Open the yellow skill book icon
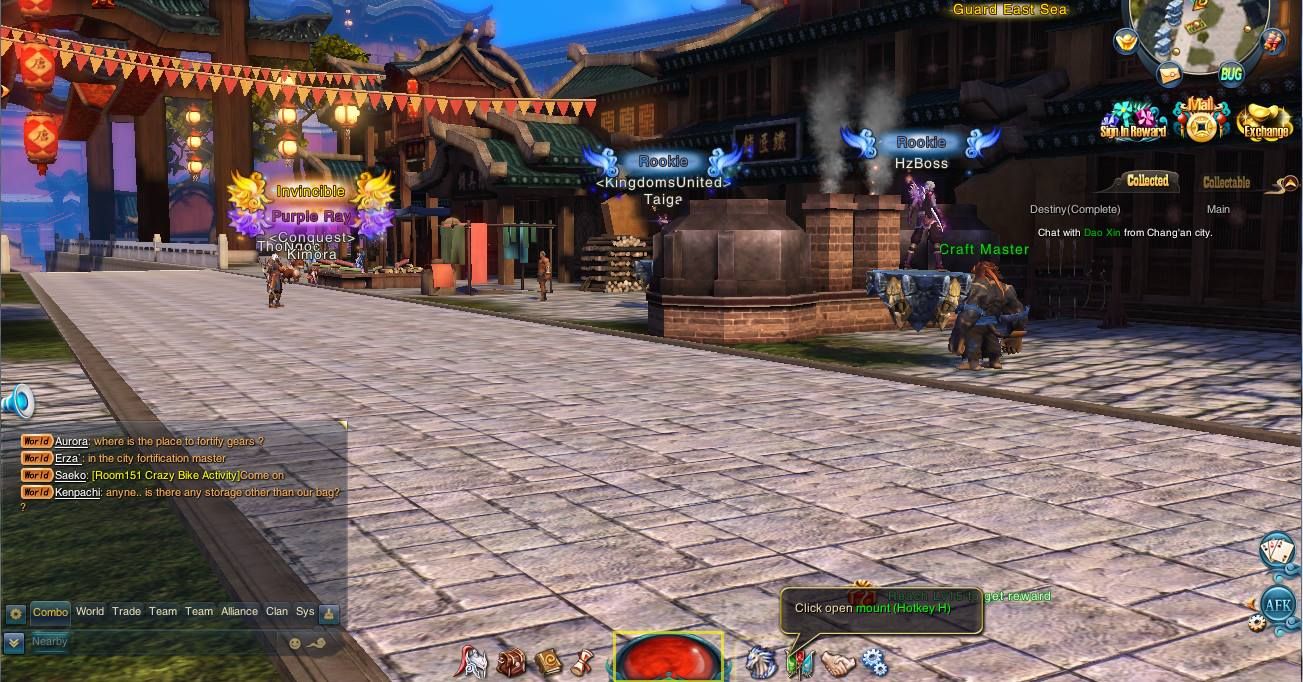 click(x=547, y=661)
